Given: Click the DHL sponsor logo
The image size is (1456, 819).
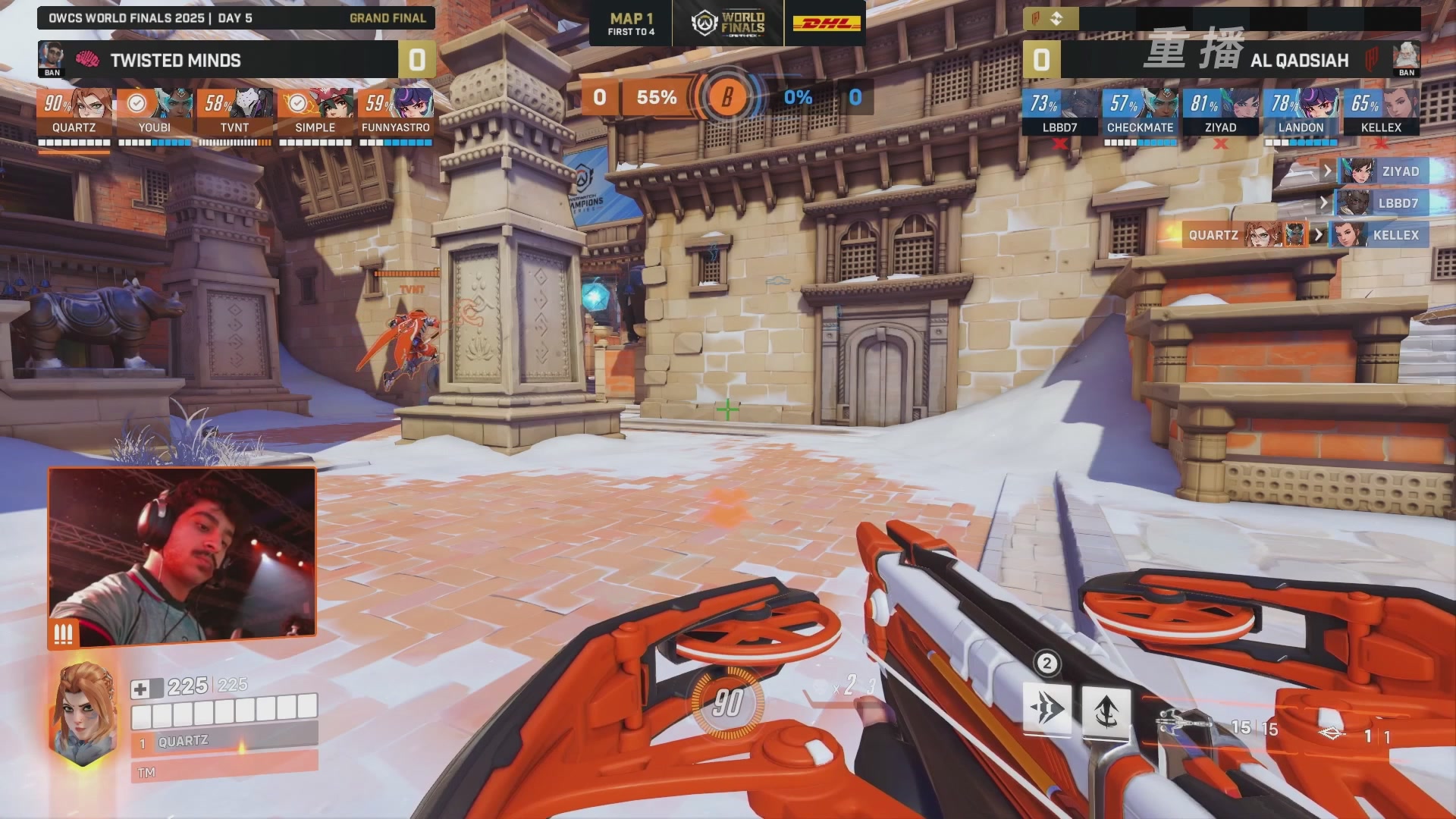Looking at the screenshot, I should (x=827, y=24).
